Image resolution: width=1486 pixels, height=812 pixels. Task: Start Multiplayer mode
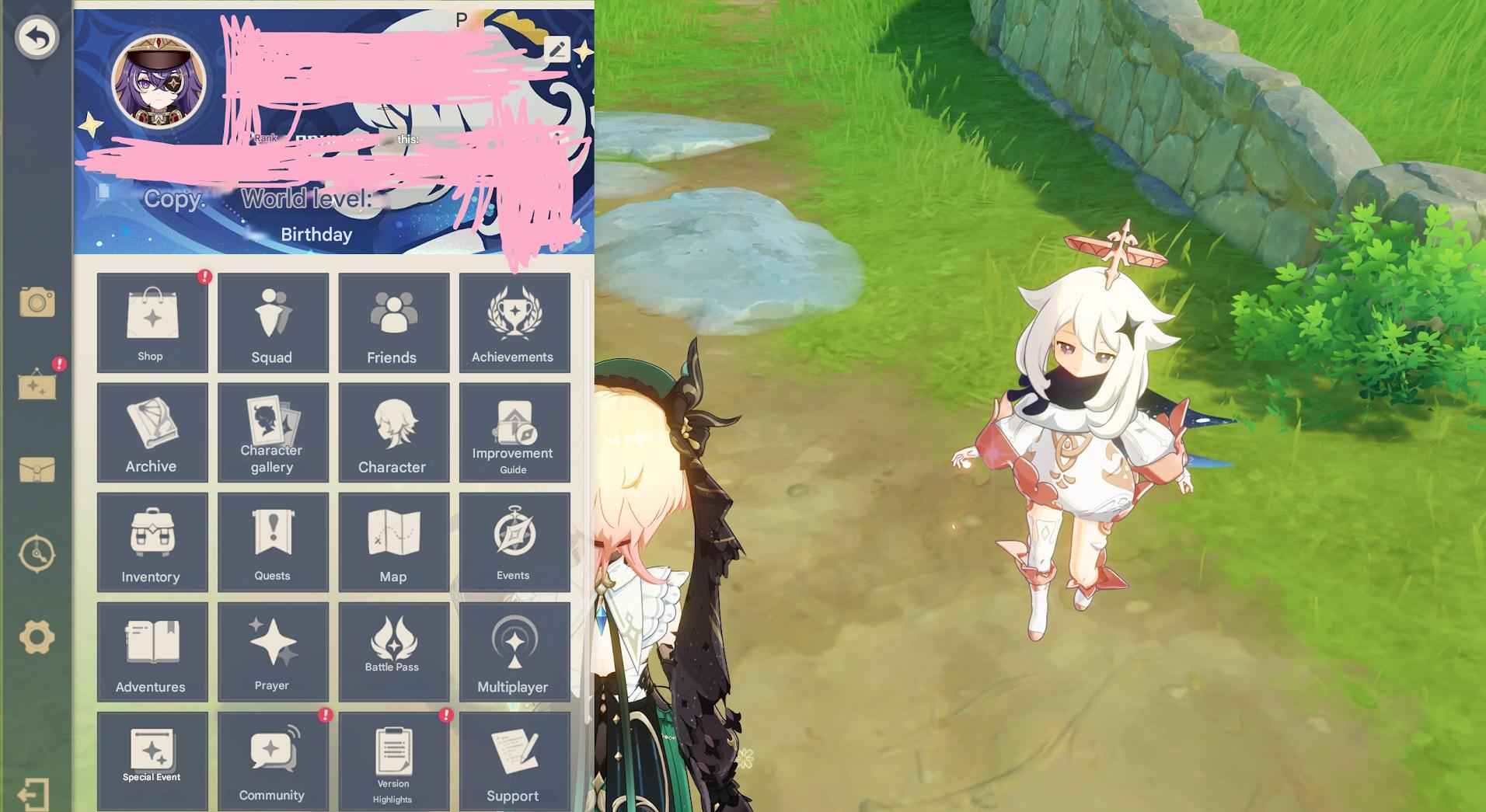pos(515,652)
